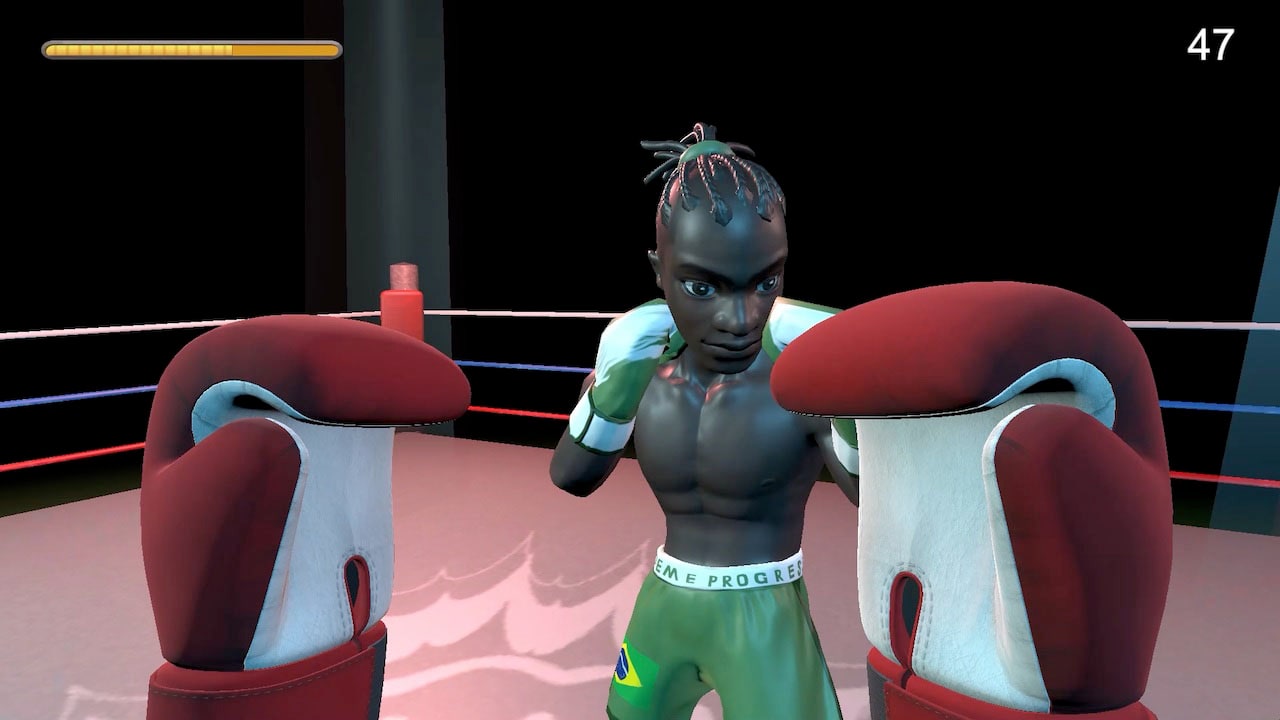This screenshot has height=720, width=1280.
Task: Click the filled segment of the power meter
Action: click(140, 46)
